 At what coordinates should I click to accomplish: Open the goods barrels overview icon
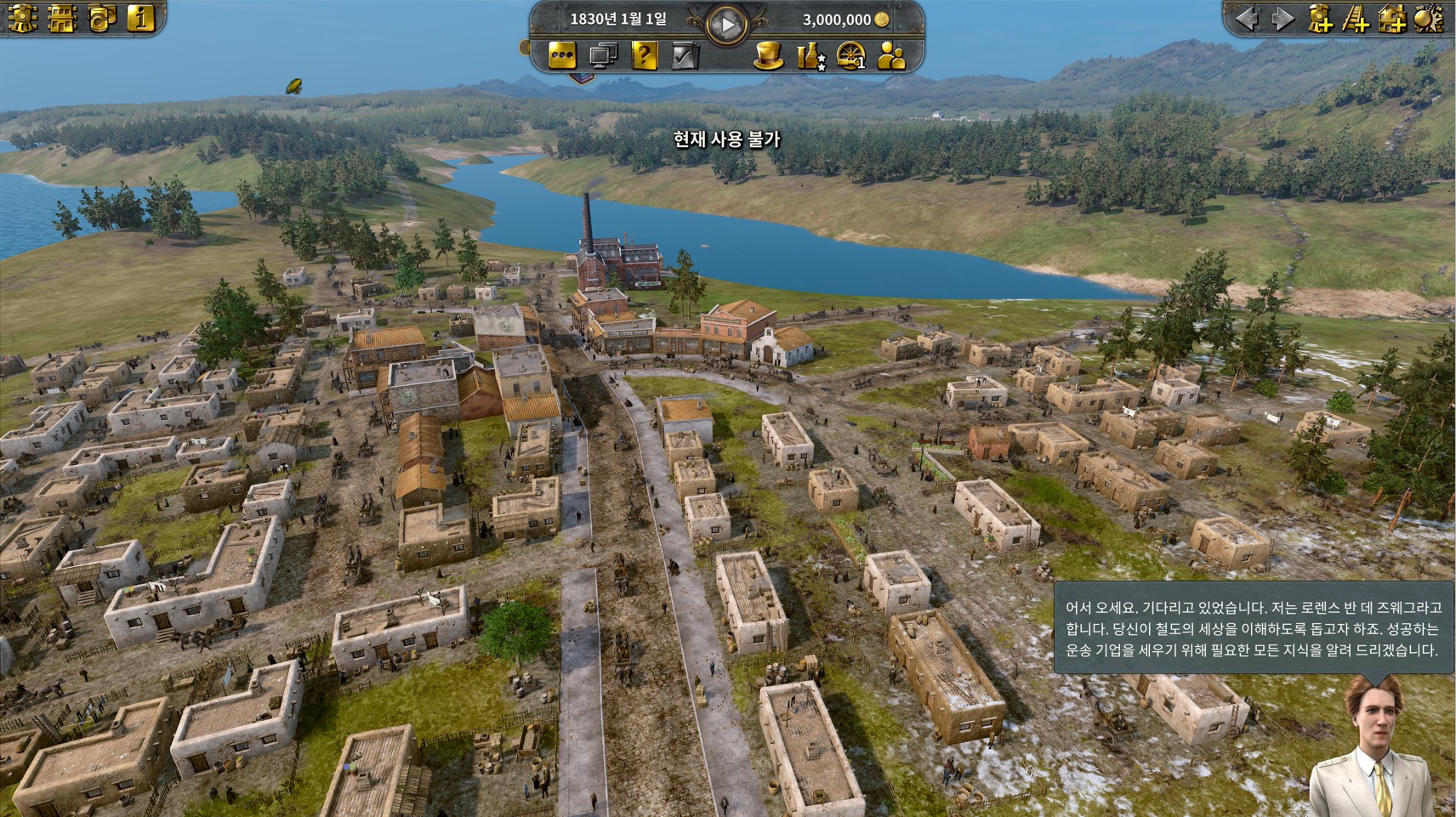101,19
